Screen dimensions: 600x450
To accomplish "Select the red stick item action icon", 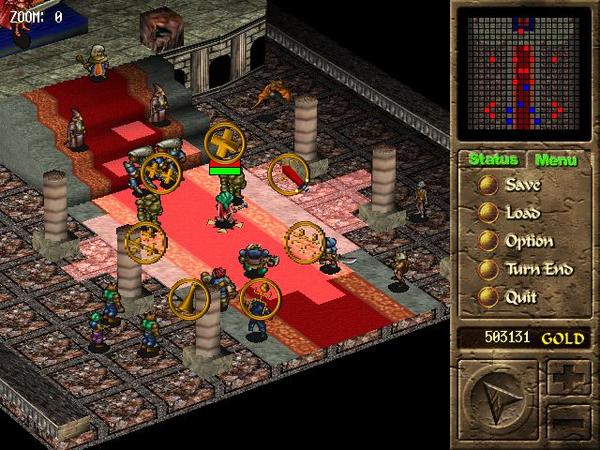I will point(289,173).
